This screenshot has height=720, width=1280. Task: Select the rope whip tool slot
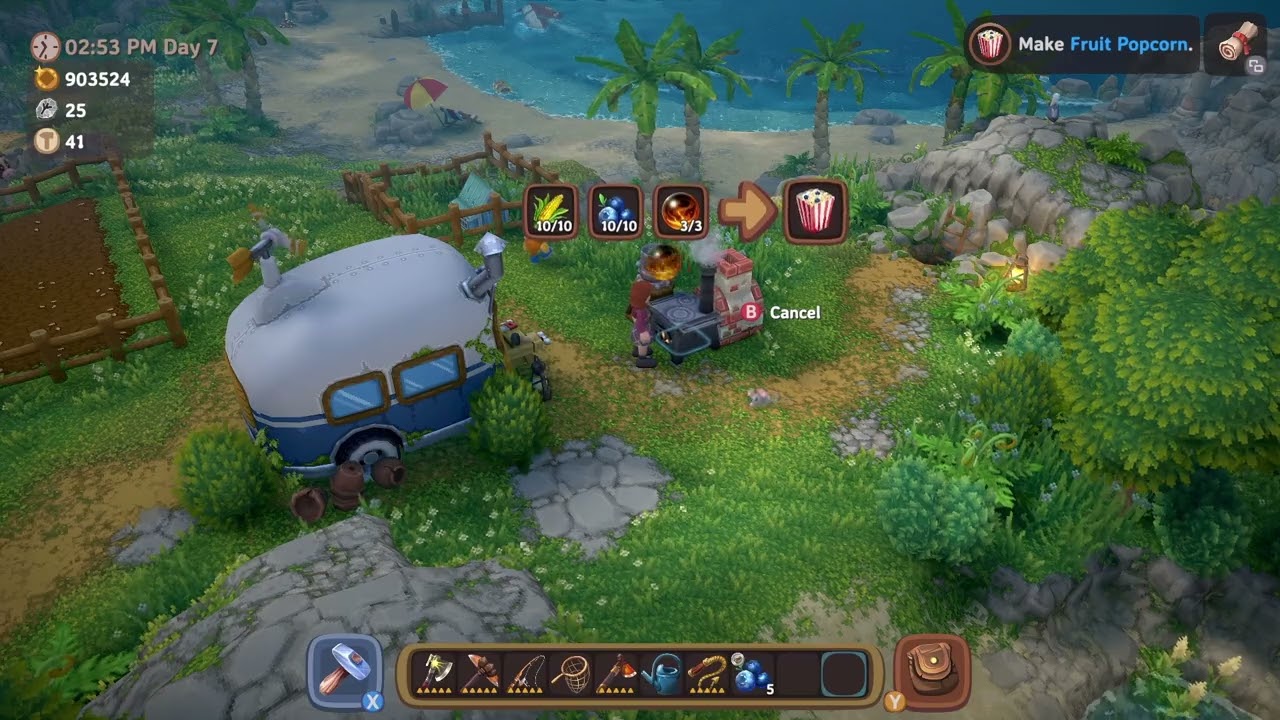tap(706, 673)
